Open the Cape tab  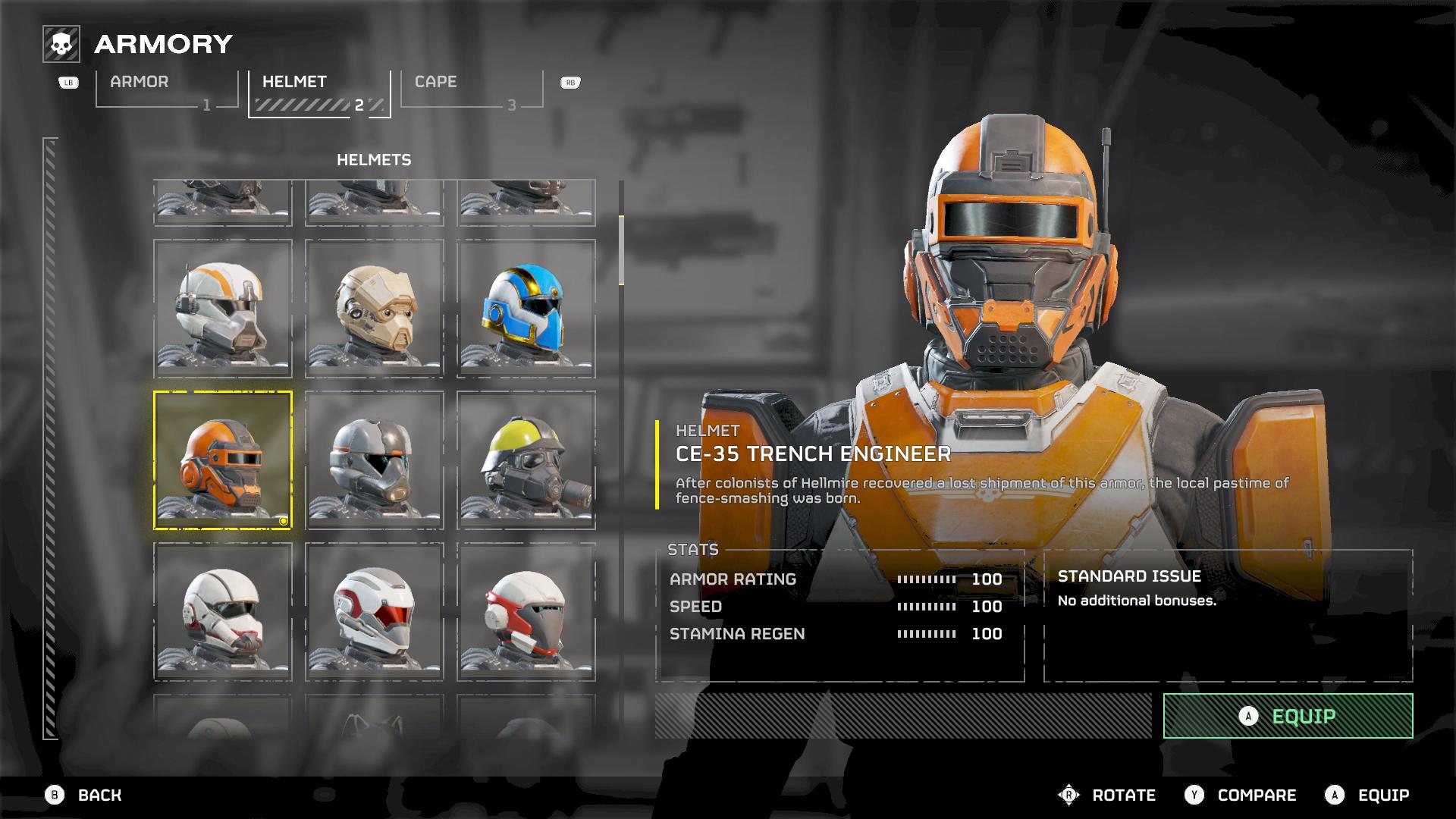(471, 89)
